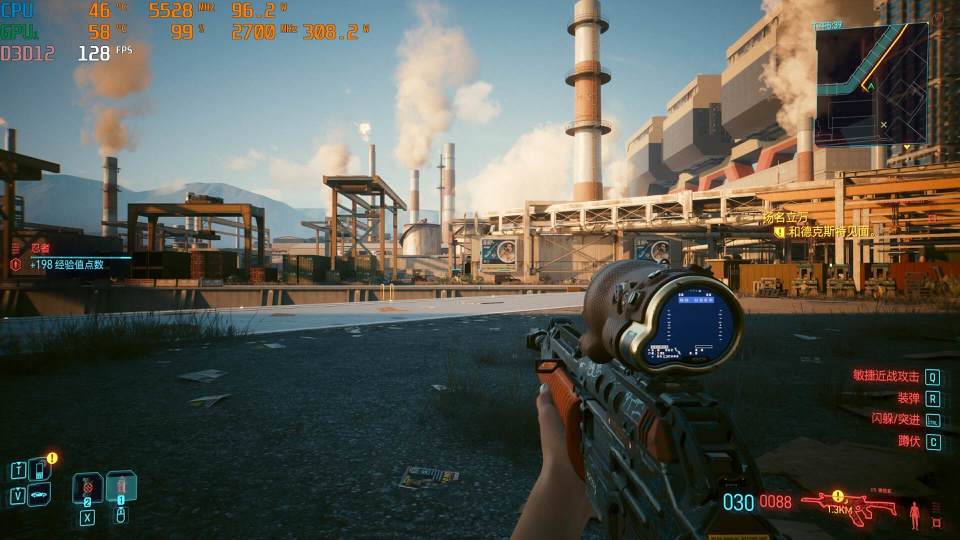
Task: Select the 扬名立万 quest tracker
Action: [x=785, y=218]
